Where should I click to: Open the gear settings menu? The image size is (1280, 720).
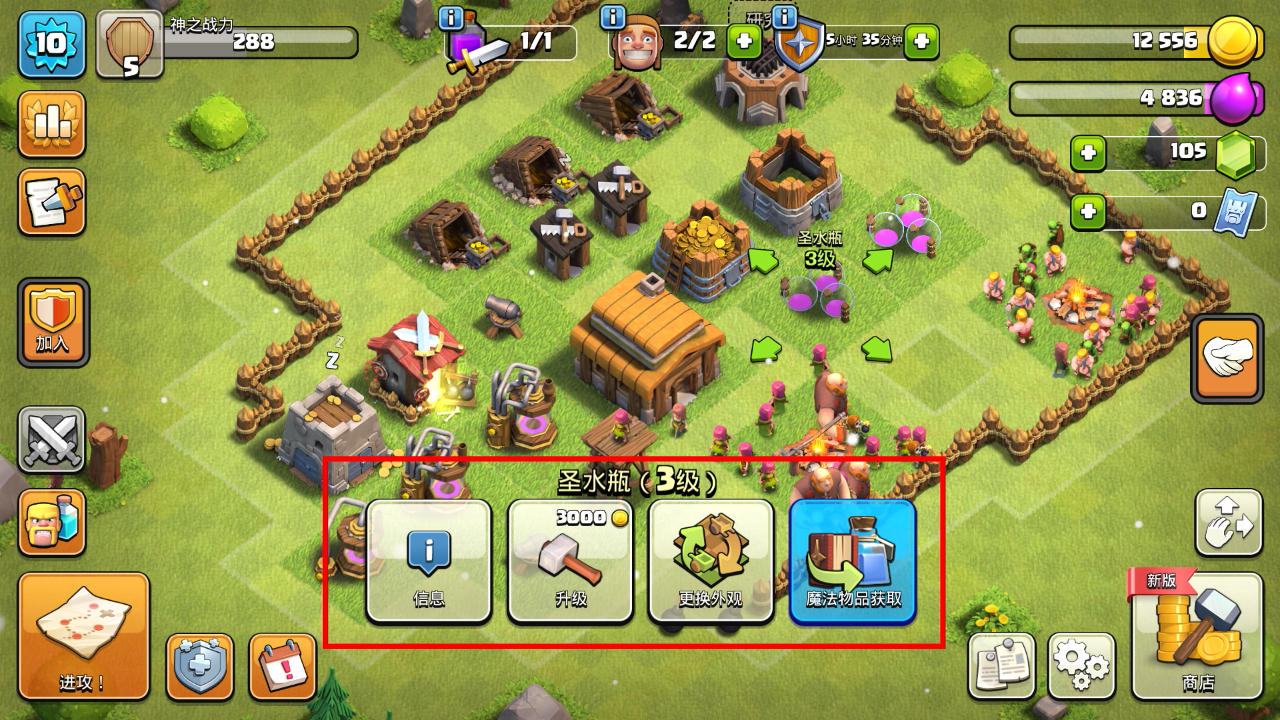click(1082, 665)
